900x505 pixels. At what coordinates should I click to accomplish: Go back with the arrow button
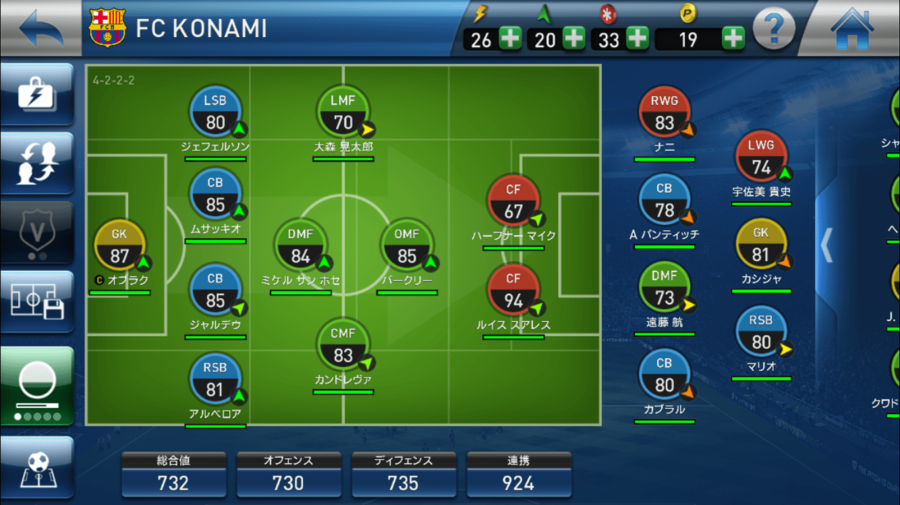point(40,28)
